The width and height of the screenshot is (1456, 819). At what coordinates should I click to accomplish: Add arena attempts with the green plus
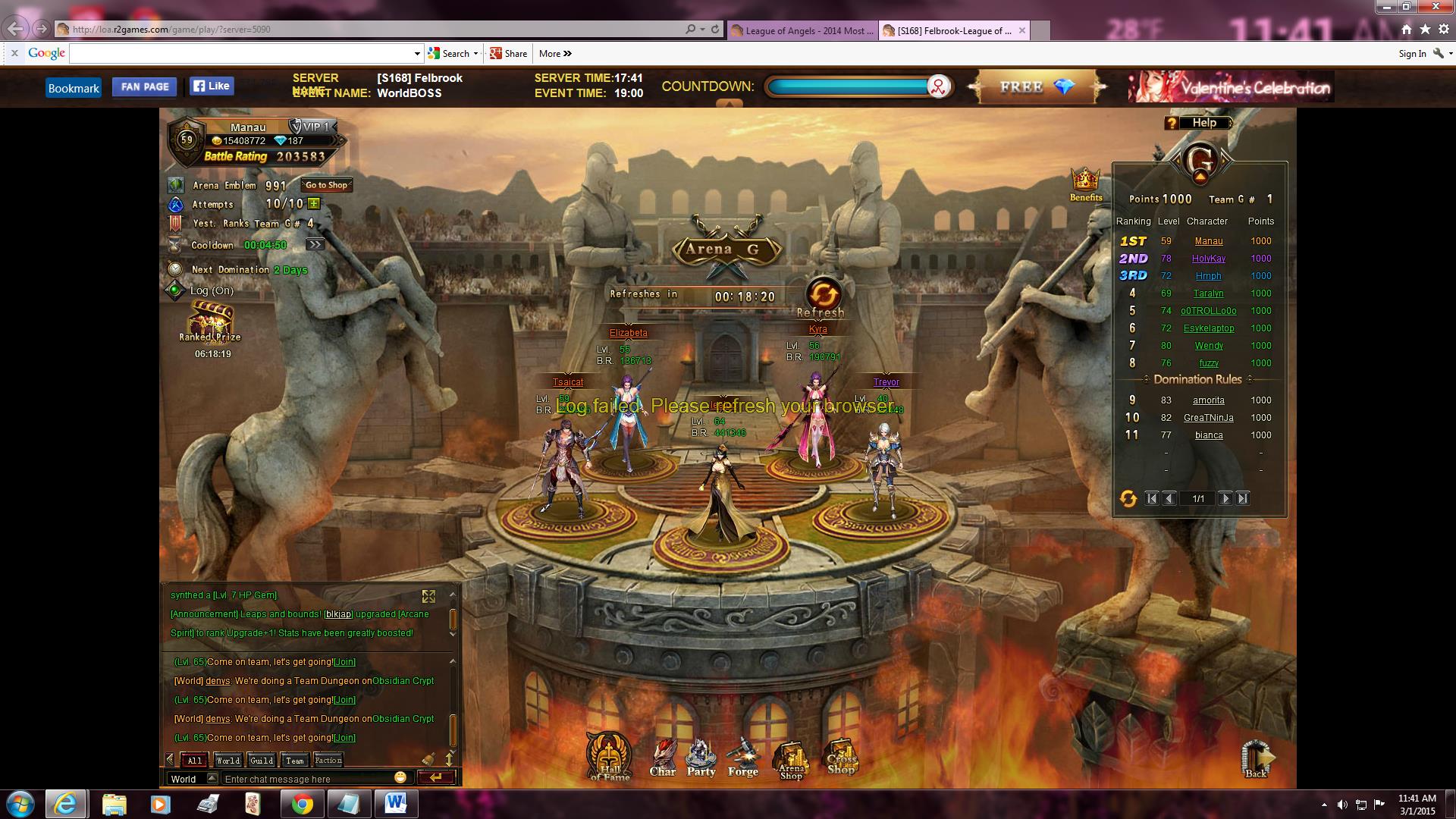(314, 204)
